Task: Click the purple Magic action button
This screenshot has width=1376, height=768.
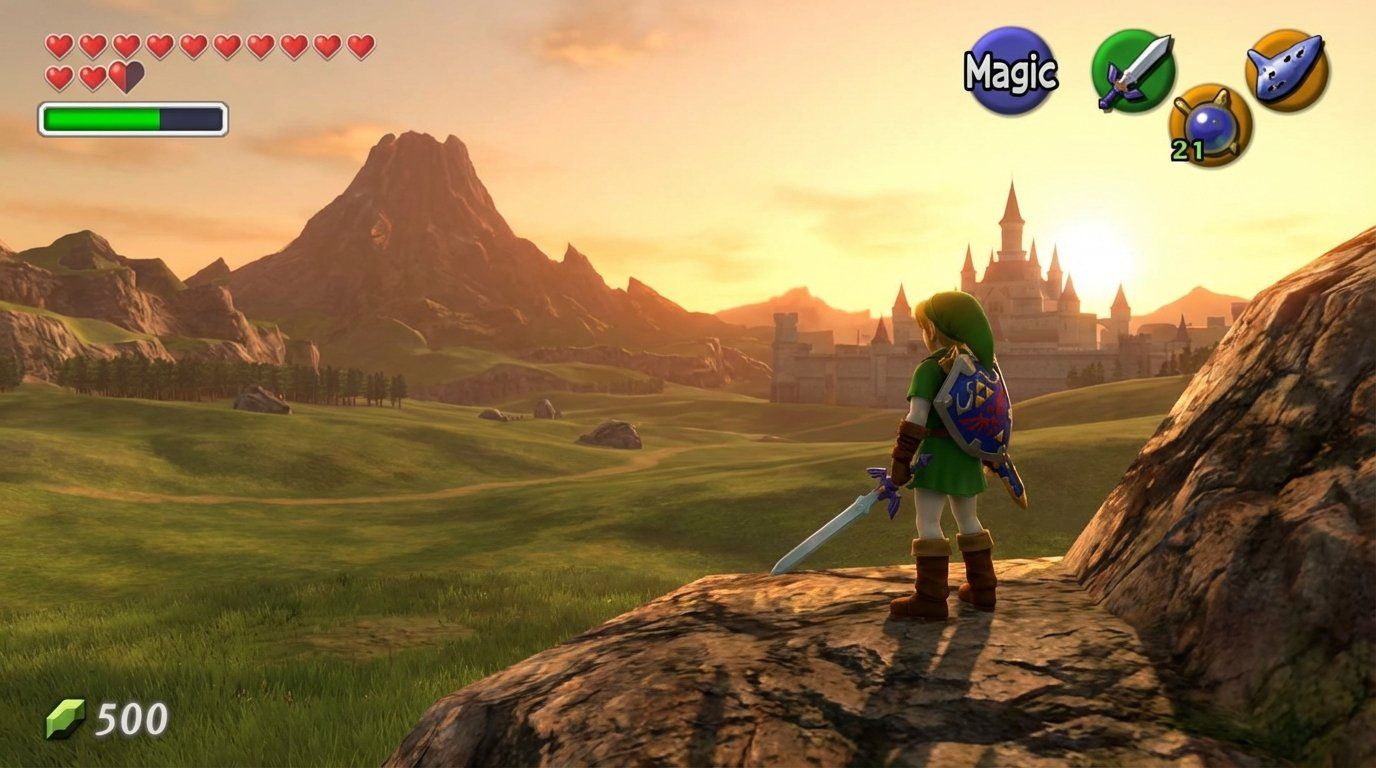Action: click(x=1010, y=68)
